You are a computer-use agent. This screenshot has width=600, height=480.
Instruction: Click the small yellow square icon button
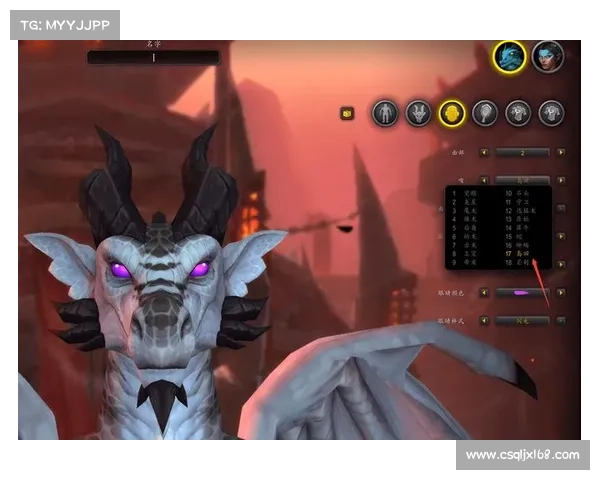[347, 113]
